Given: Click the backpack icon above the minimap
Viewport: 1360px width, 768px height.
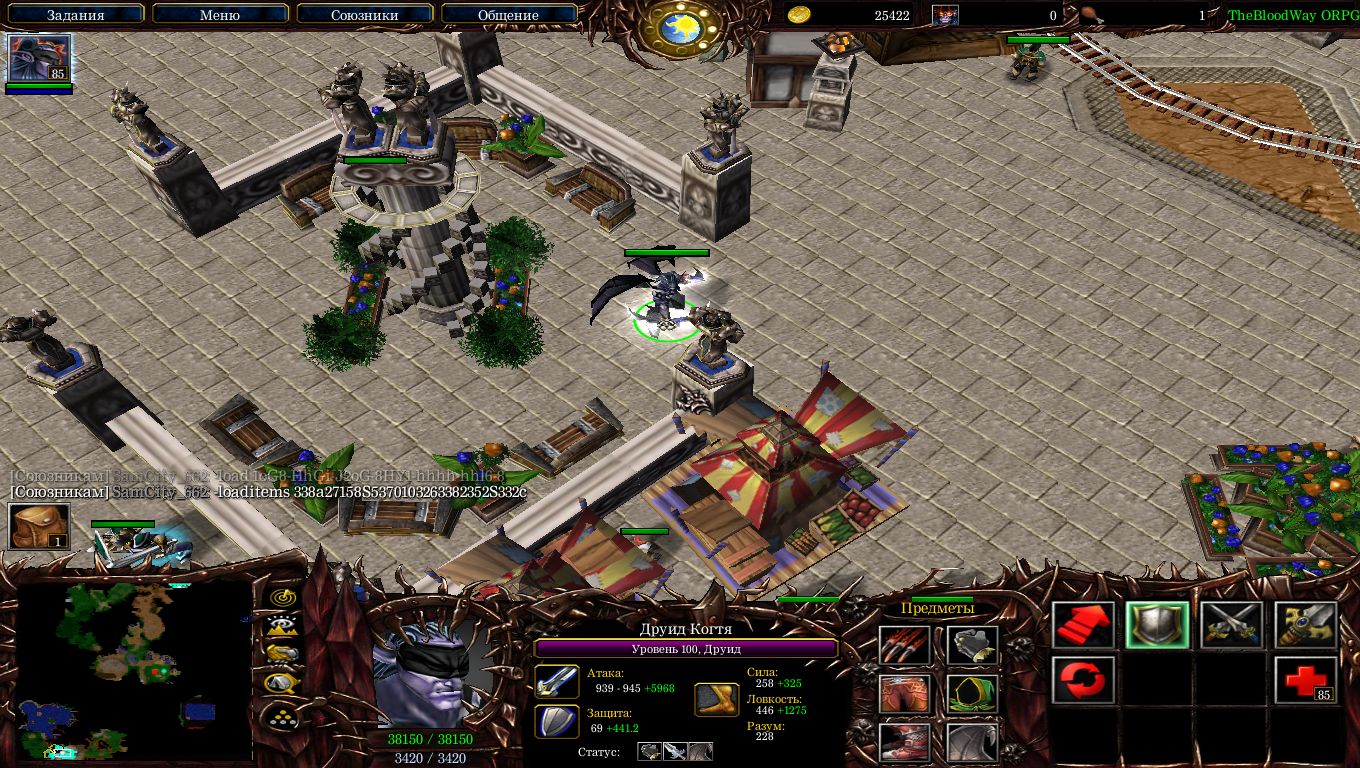Looking at the screenshot, I should pos(39,526).
